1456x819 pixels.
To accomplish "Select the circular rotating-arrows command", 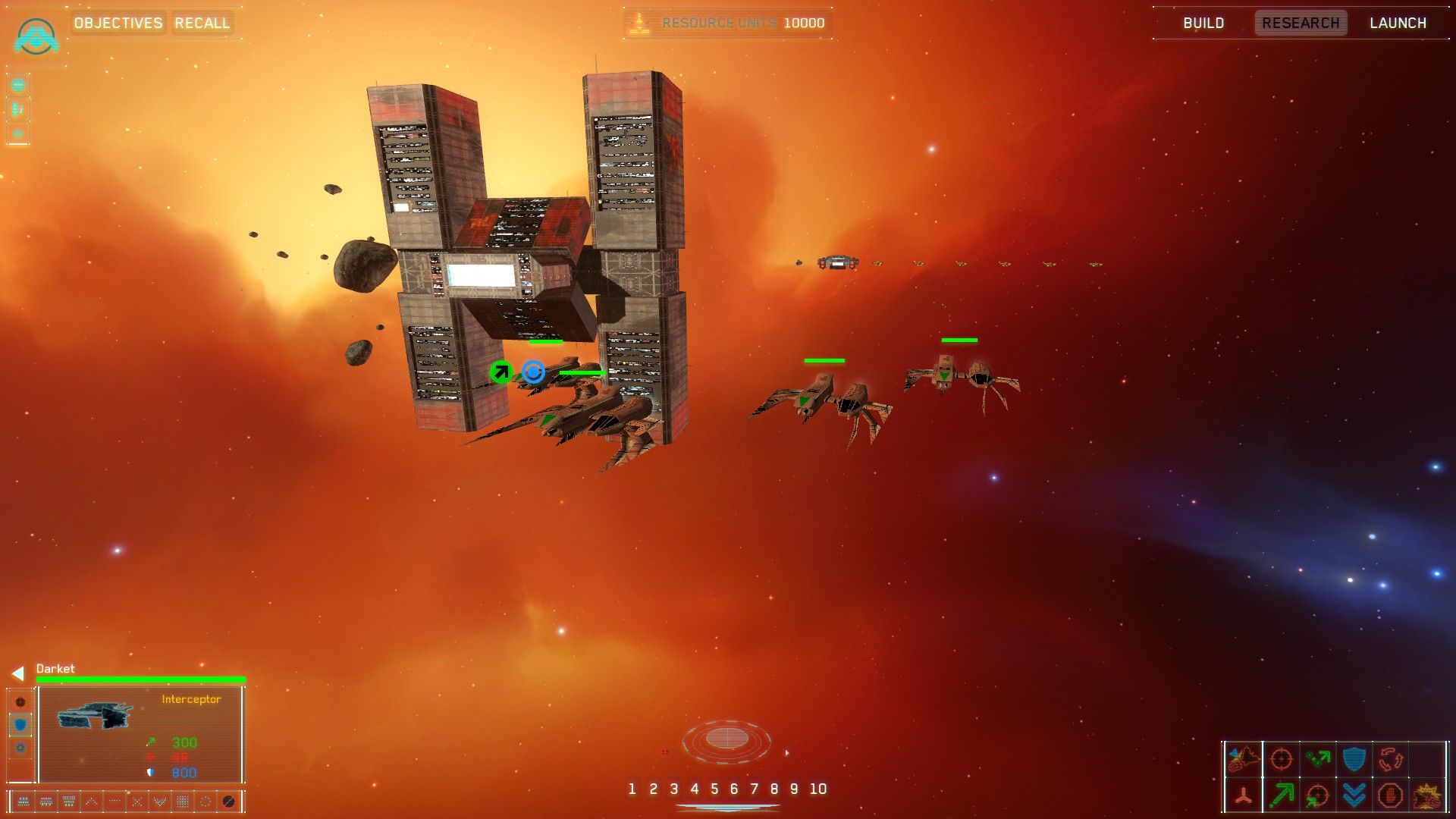I will tap(1390, 758).
